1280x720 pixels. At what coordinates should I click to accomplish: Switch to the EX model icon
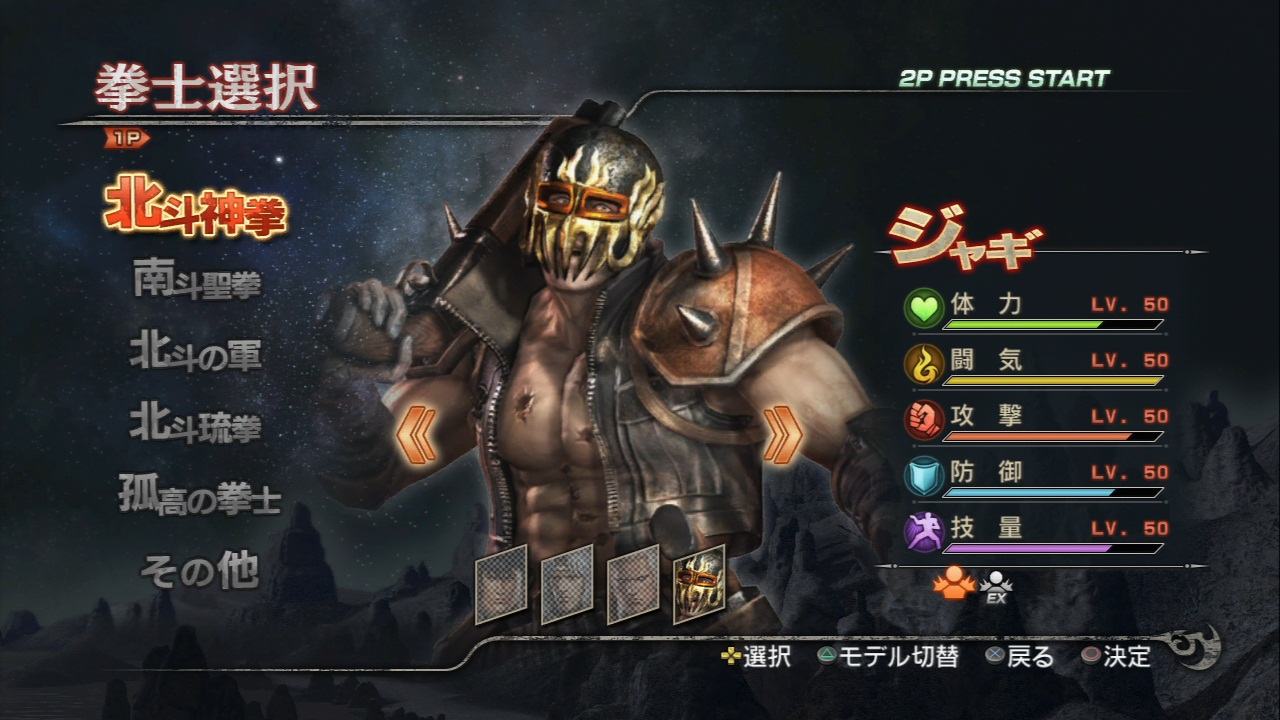pos(994,588)
